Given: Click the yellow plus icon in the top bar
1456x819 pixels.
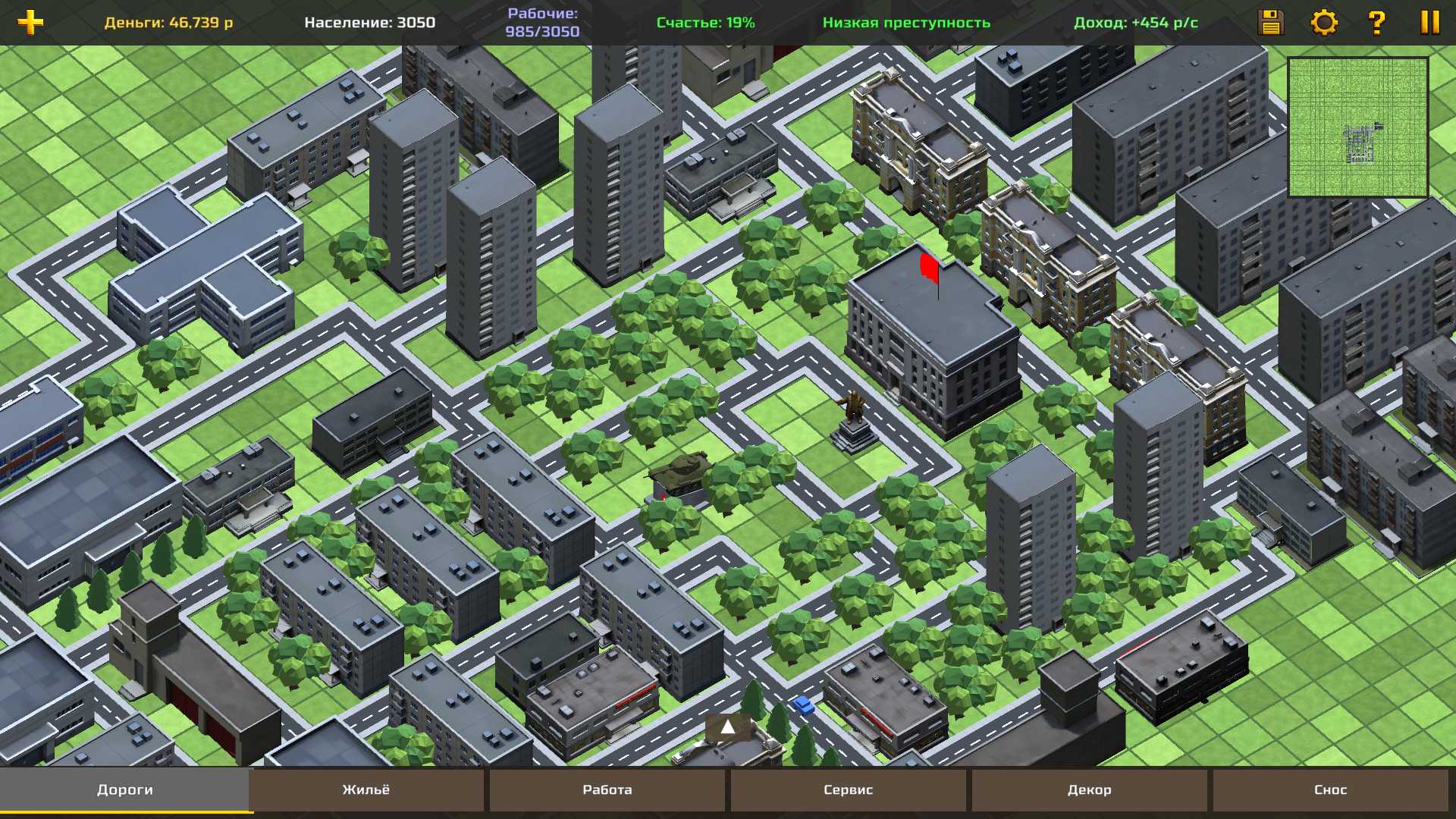Looking at the screenshot, I should point(30,23).
